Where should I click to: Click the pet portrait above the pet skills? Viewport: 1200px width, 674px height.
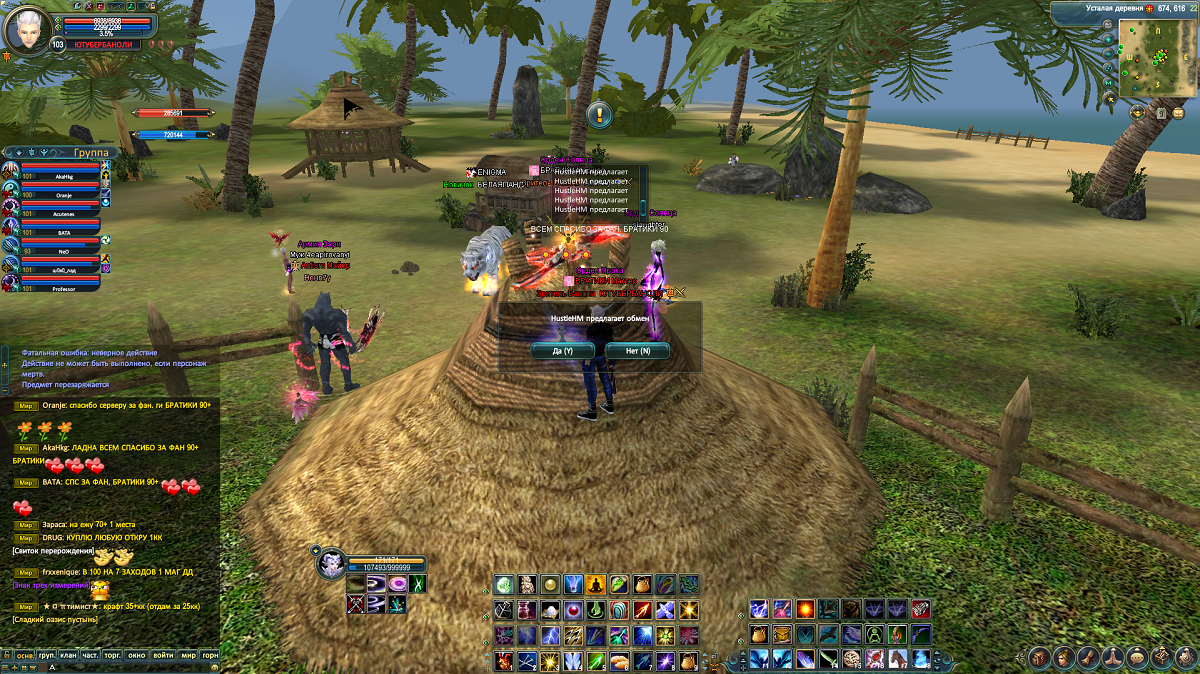[331, 564]
